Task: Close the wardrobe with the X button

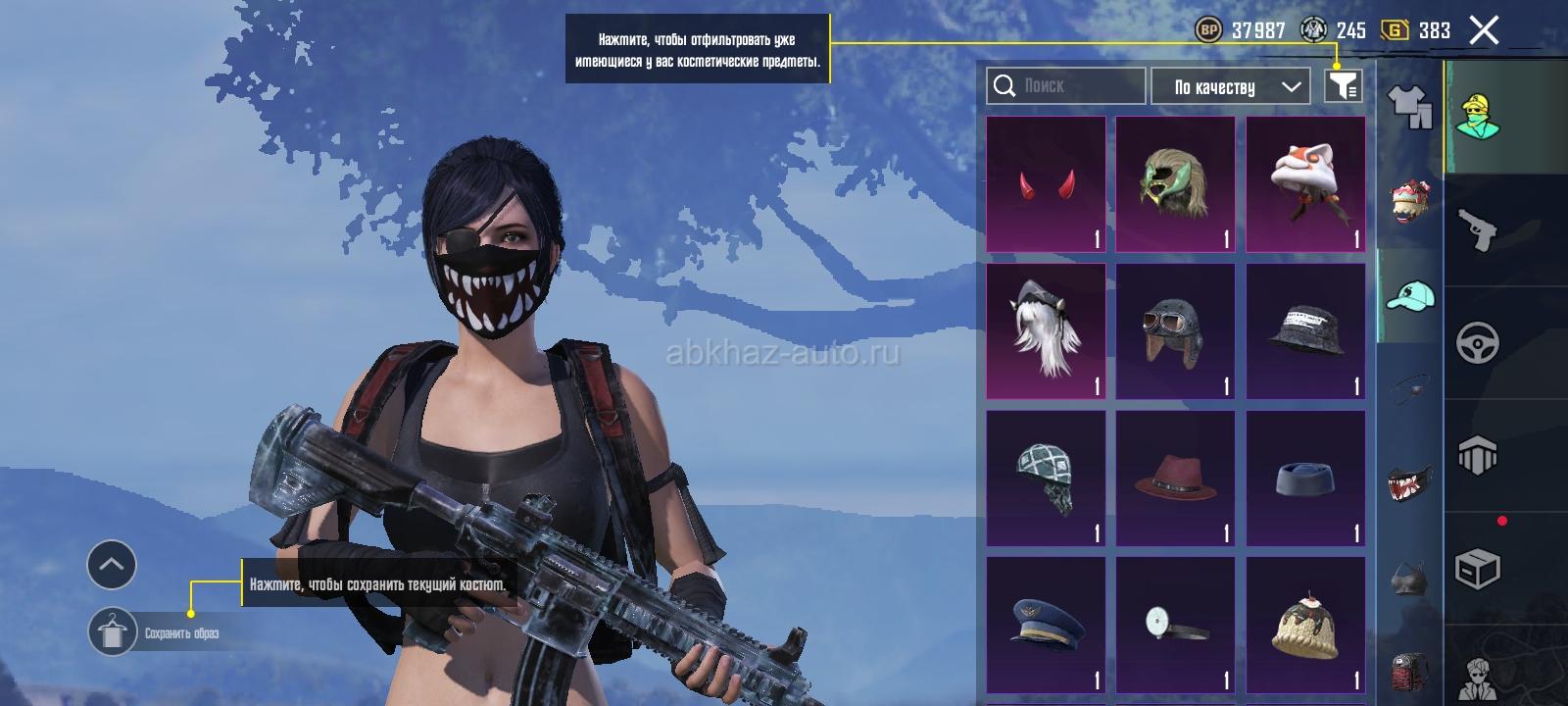Action: 1484,30
